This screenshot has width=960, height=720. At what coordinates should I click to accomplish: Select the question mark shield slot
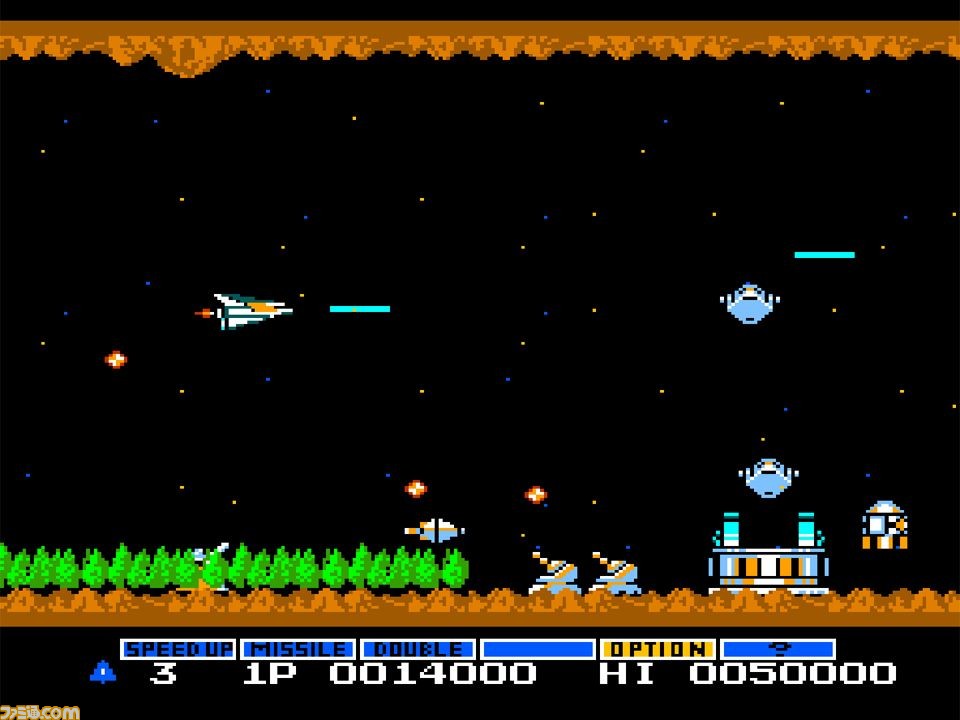click(x=778, y=649)
